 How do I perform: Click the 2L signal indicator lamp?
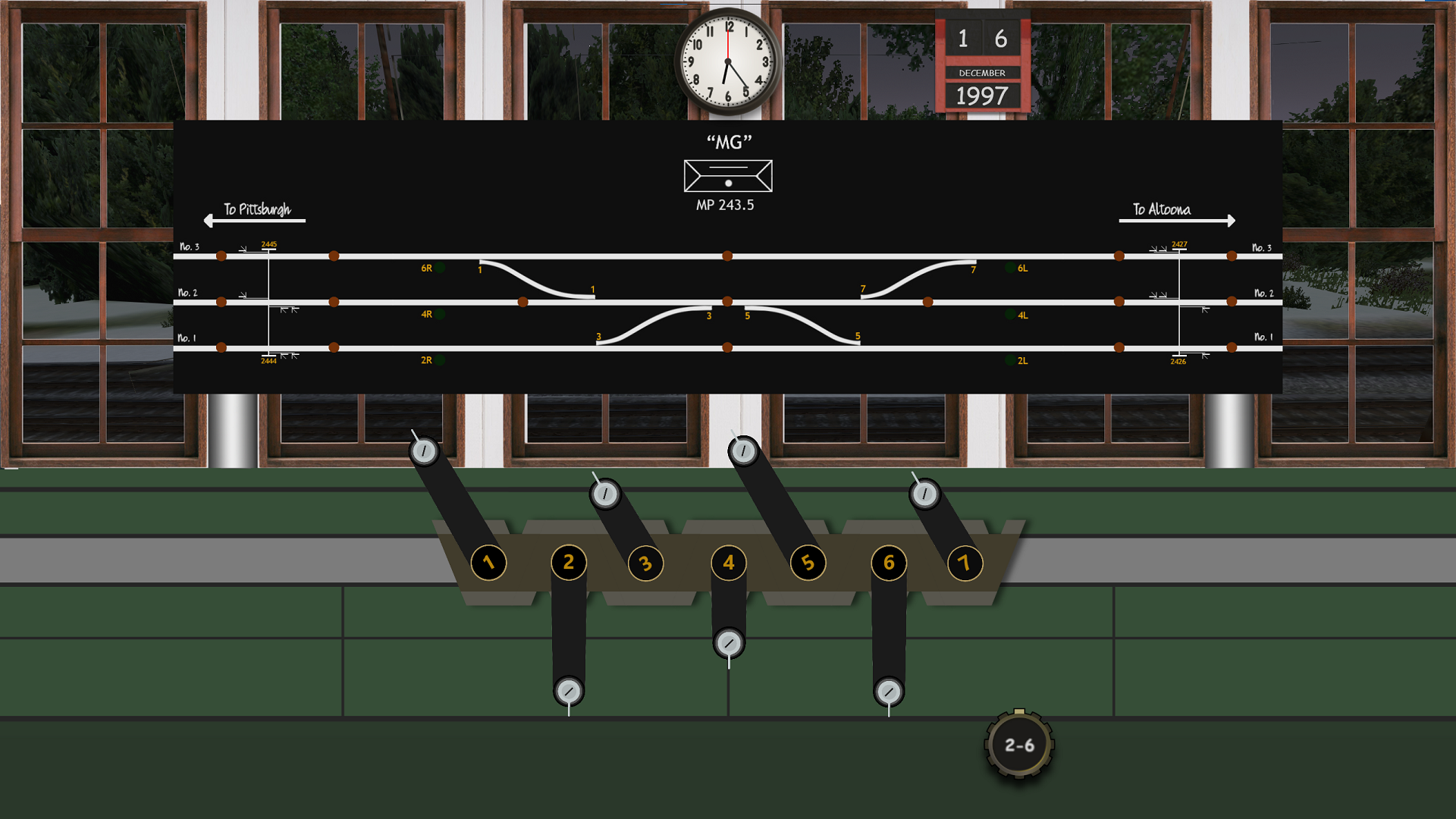click(1009, 360)
